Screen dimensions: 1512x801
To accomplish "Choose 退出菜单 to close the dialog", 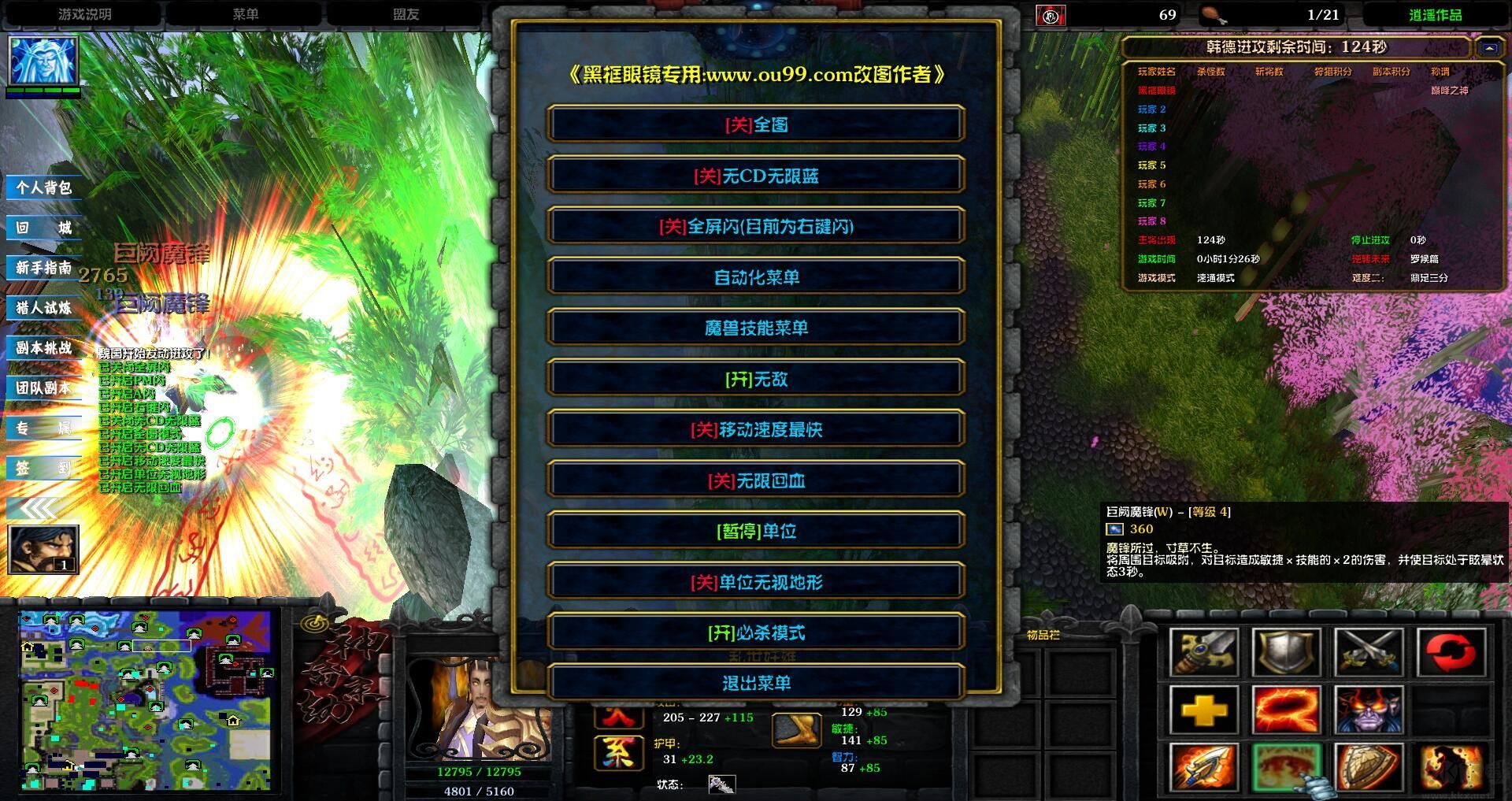I will click(x=756, y=683).
